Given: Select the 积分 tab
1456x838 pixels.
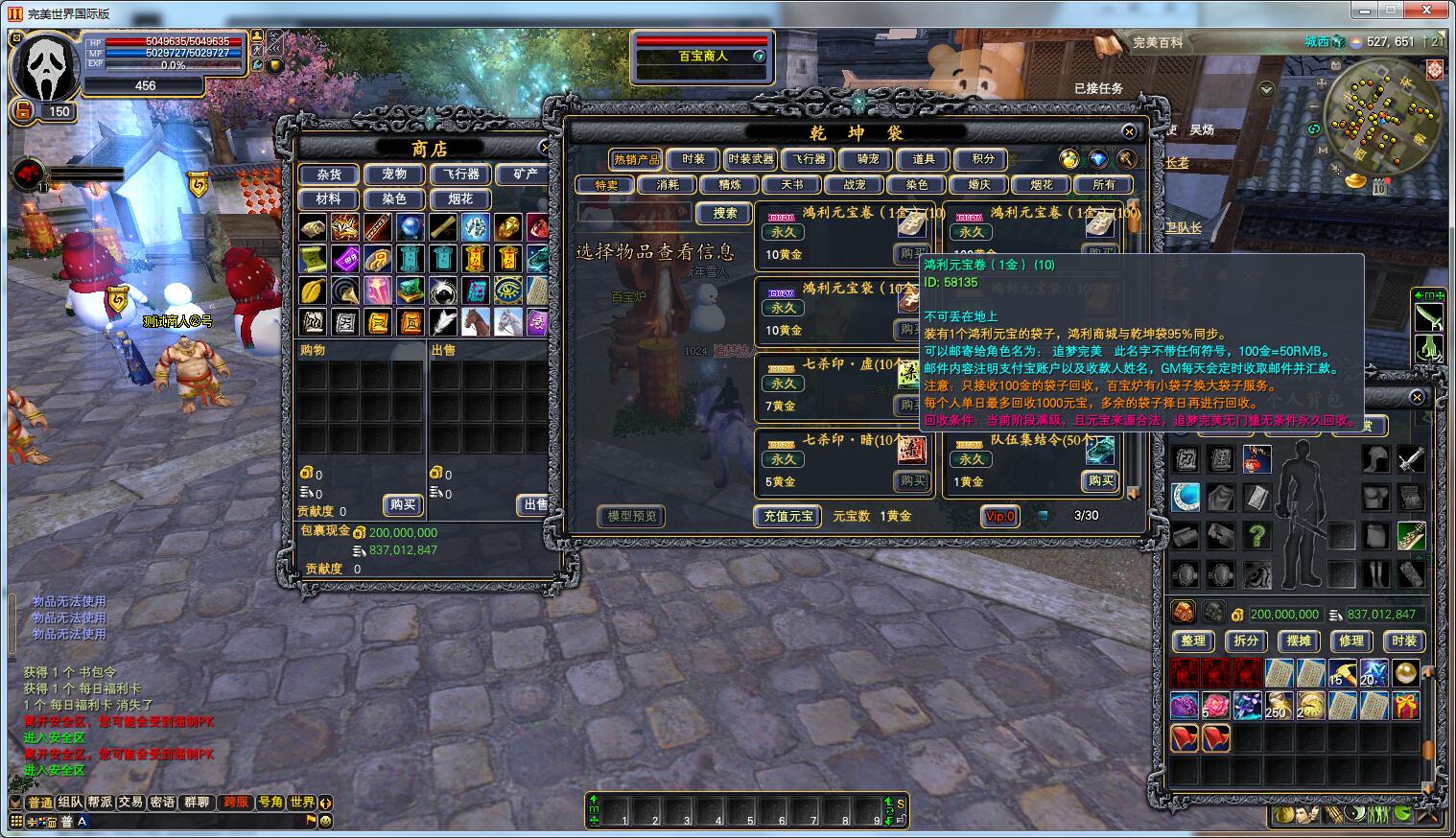Looking at the screenshot, I should [x=983, y=159].
